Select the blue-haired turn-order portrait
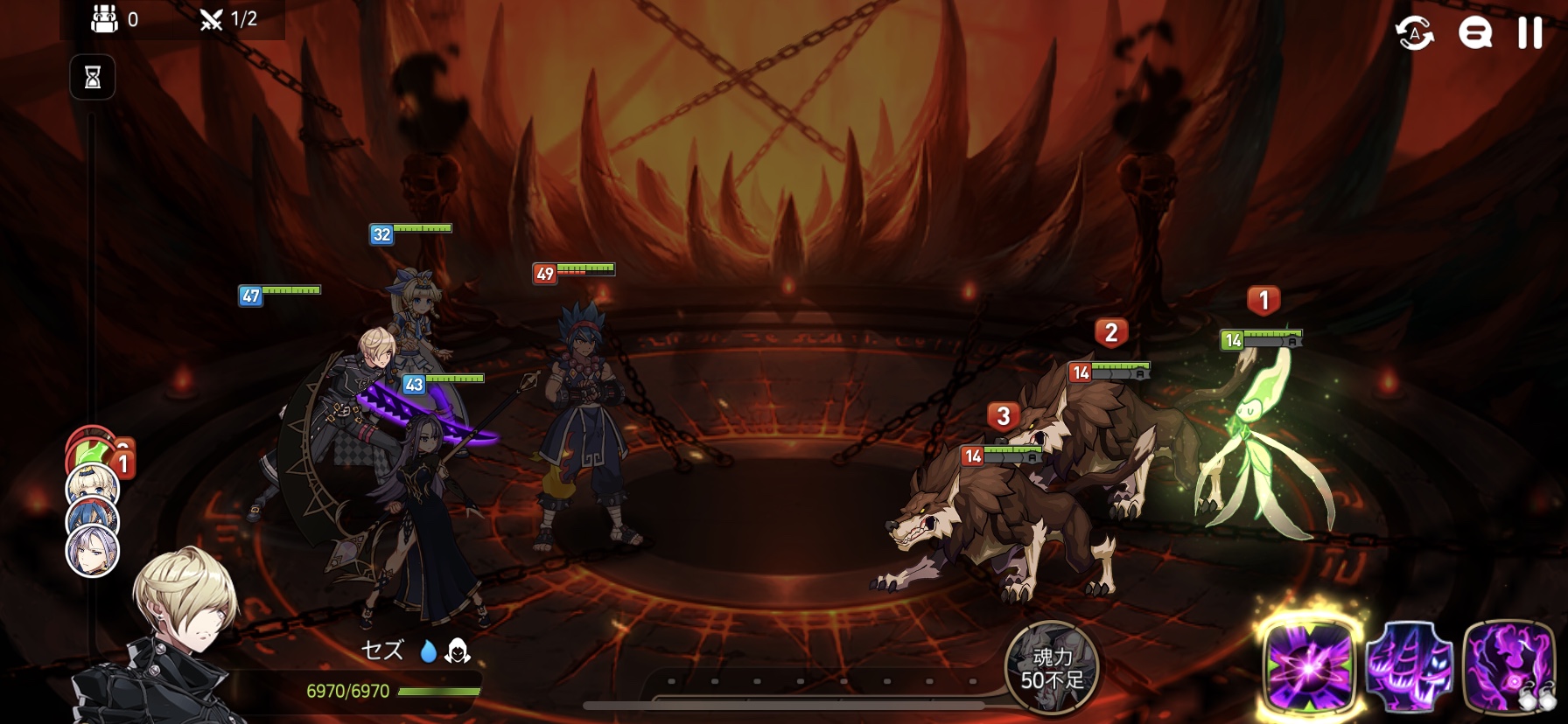The image size is (1568, 724). pos(93,519)
